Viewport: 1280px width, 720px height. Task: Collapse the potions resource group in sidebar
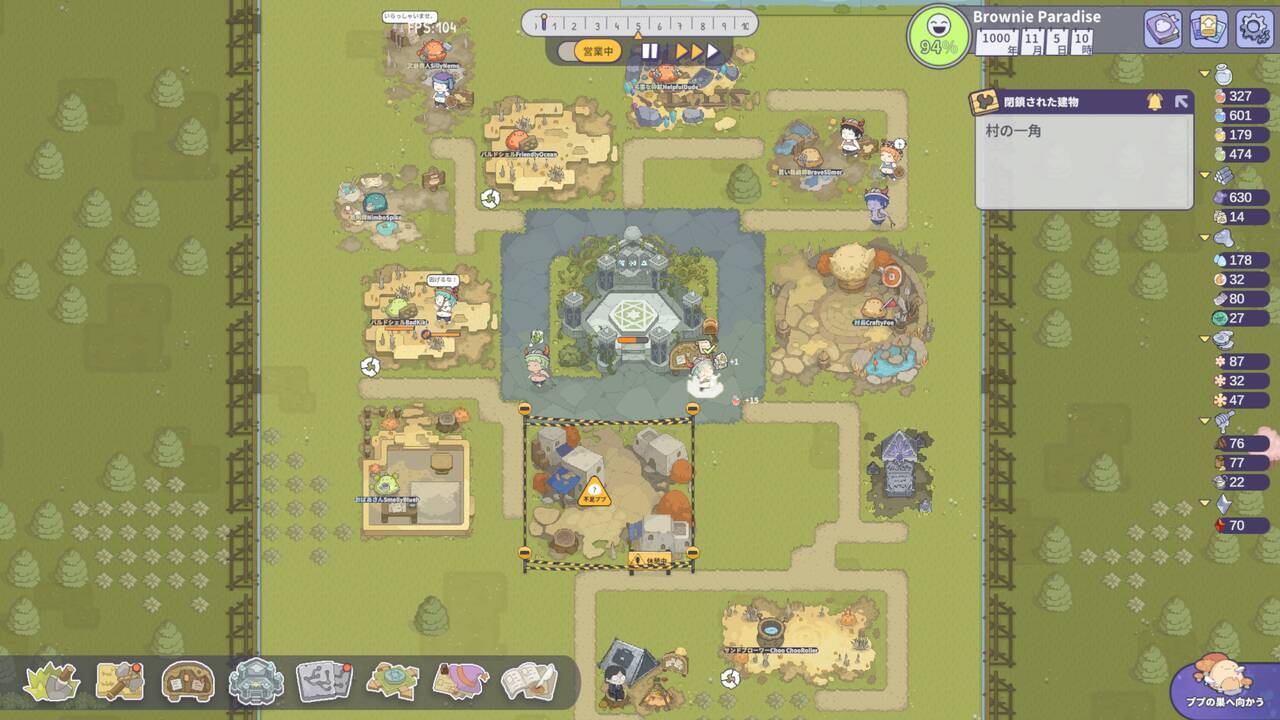click(x=1206, y=72)
